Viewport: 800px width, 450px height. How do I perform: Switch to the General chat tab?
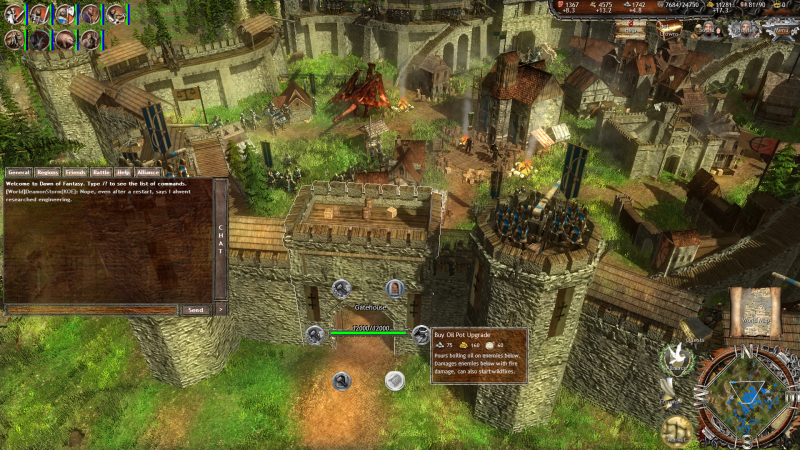point(19,172)
